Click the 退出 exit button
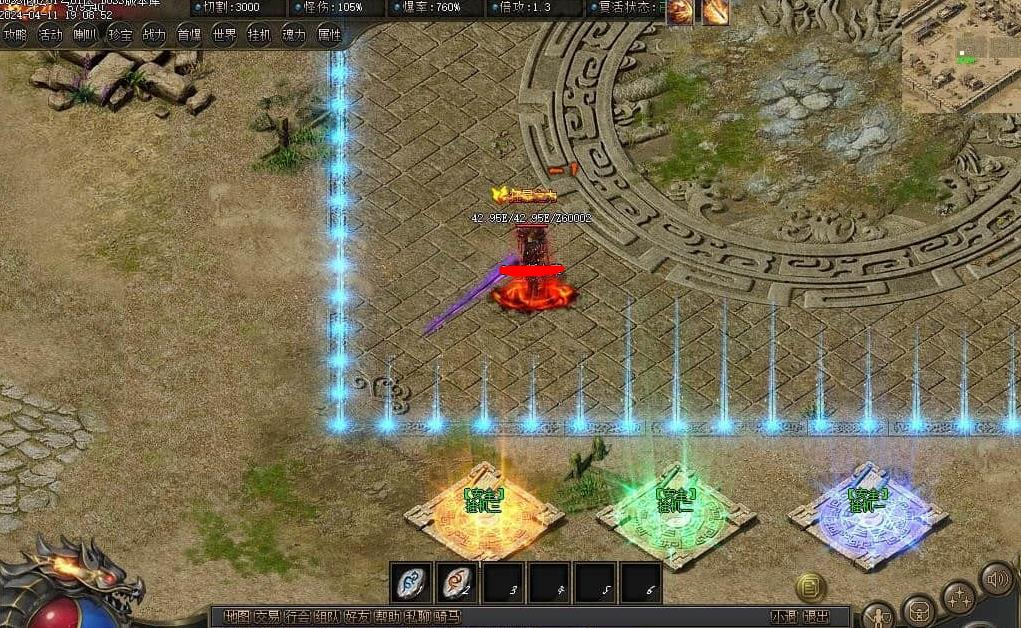 [816, 617]
